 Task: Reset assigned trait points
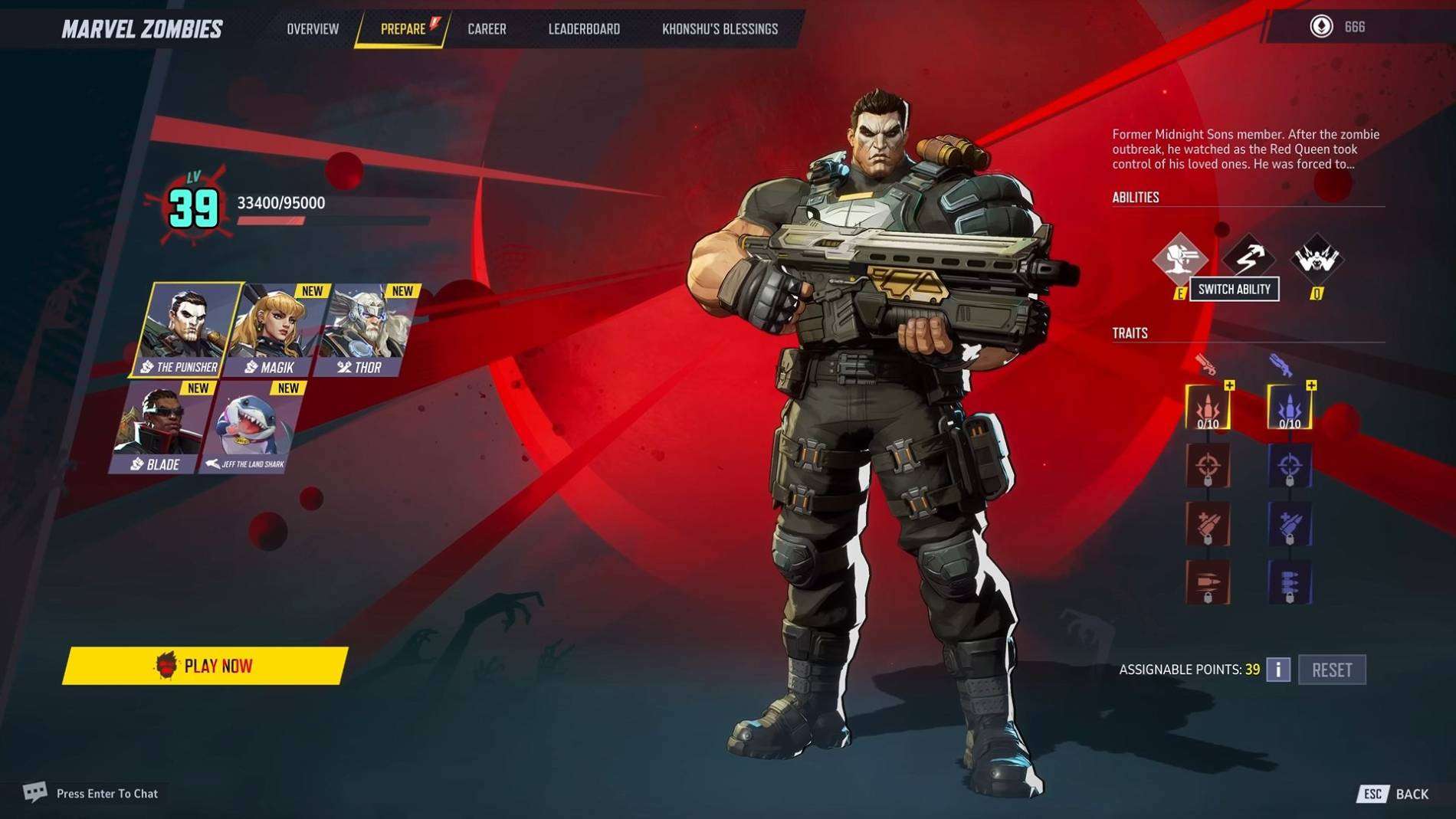pyautogui.click(x=1332, y=670)
